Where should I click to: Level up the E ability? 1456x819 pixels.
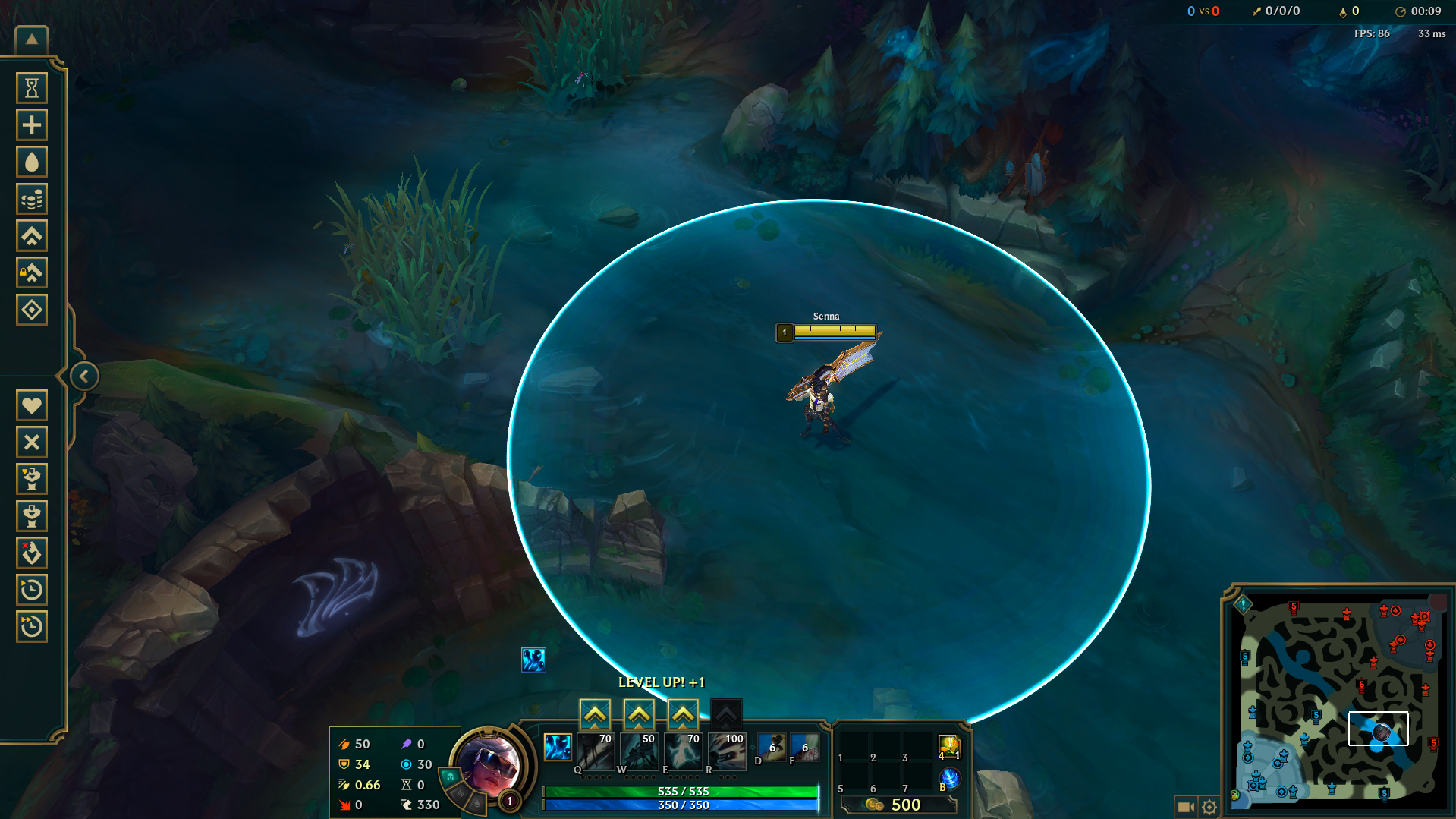(683, 714)
